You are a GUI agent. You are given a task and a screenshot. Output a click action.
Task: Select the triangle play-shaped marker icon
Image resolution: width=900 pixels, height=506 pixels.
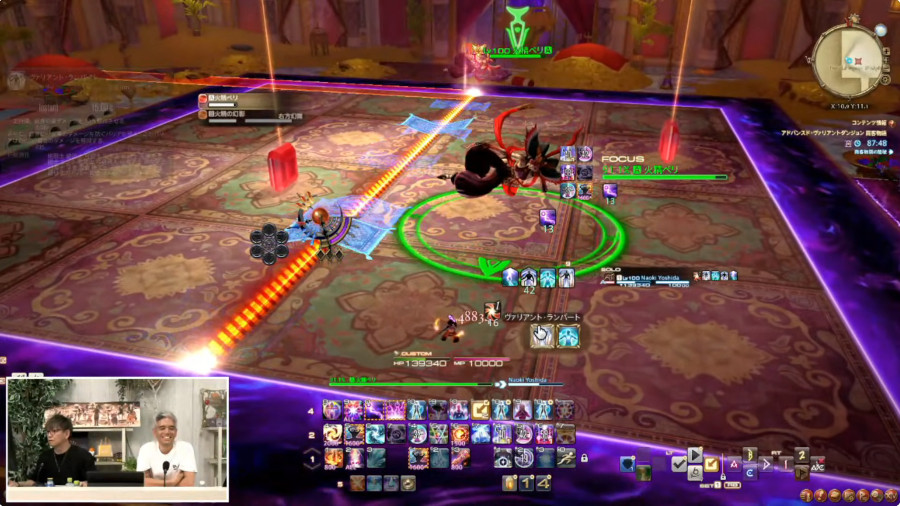coord(694,453)
